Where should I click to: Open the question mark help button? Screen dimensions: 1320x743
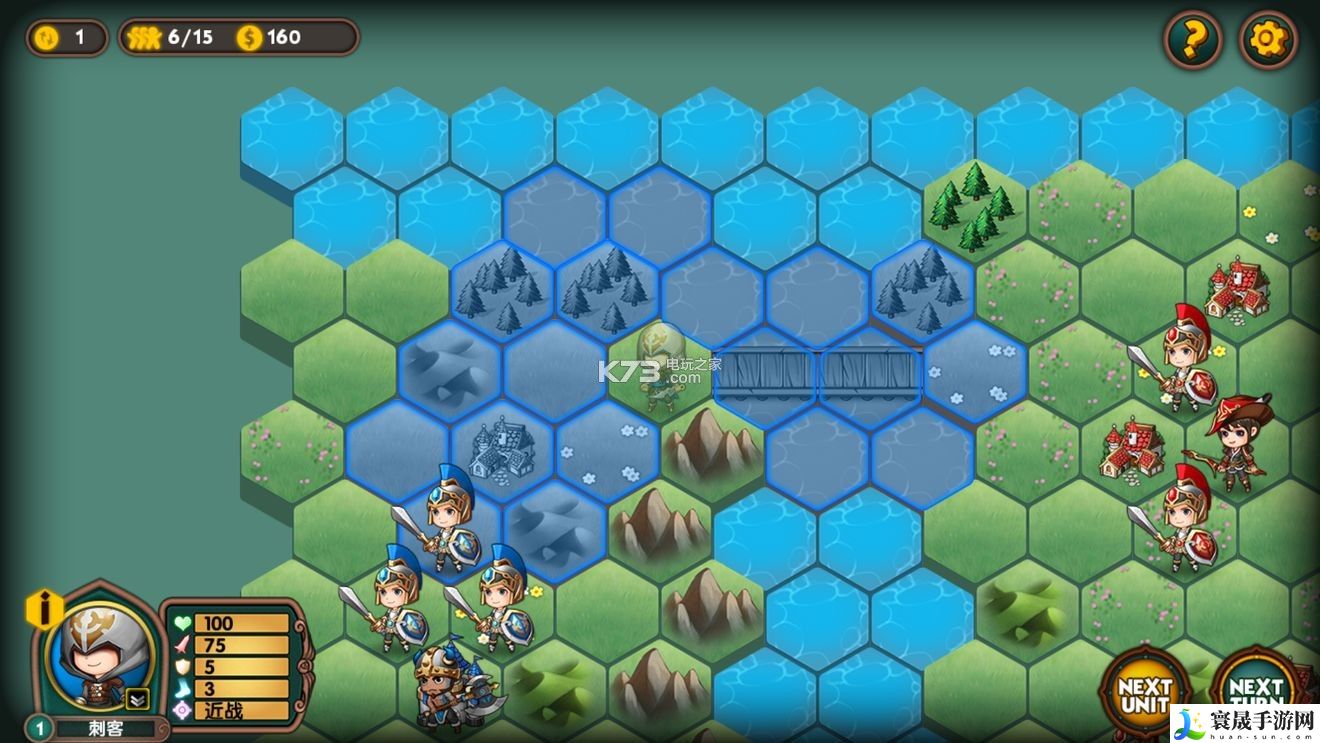[x=1192, y=40]
